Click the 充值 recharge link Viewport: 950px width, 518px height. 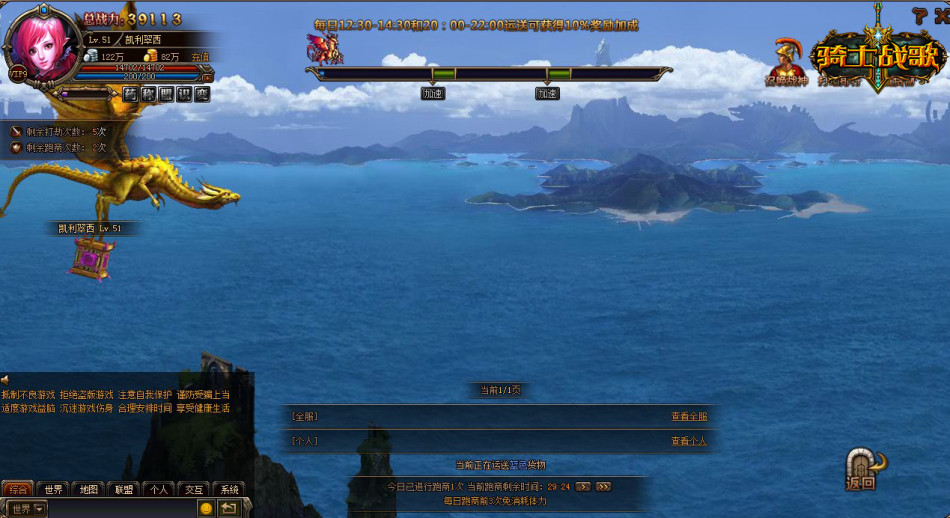click(x=200, y=57)
